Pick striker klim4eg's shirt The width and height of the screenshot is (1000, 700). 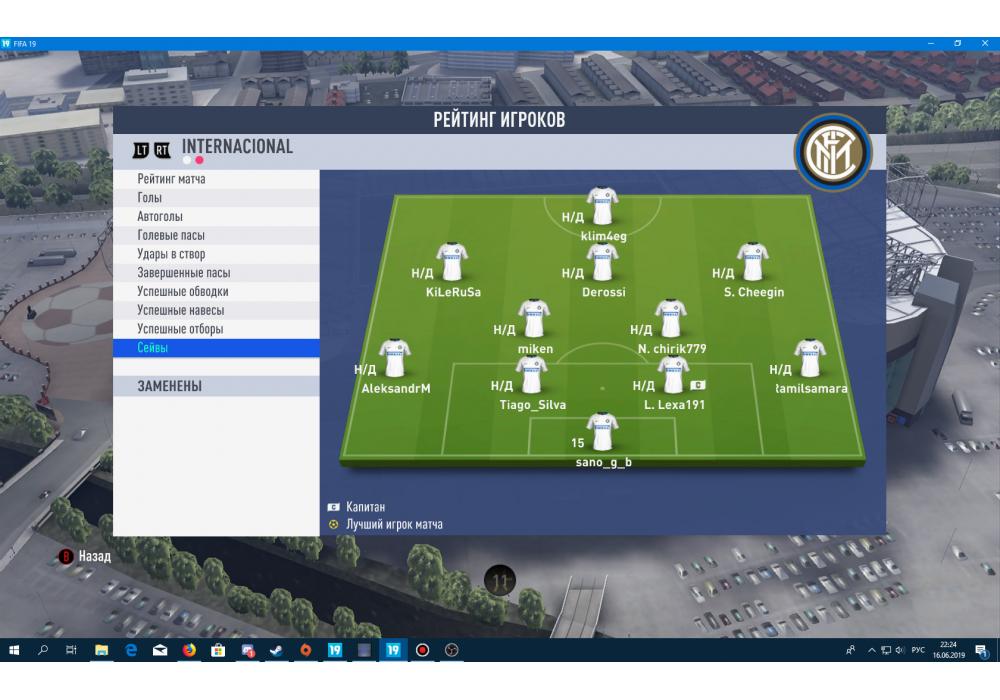pos(602,206)
